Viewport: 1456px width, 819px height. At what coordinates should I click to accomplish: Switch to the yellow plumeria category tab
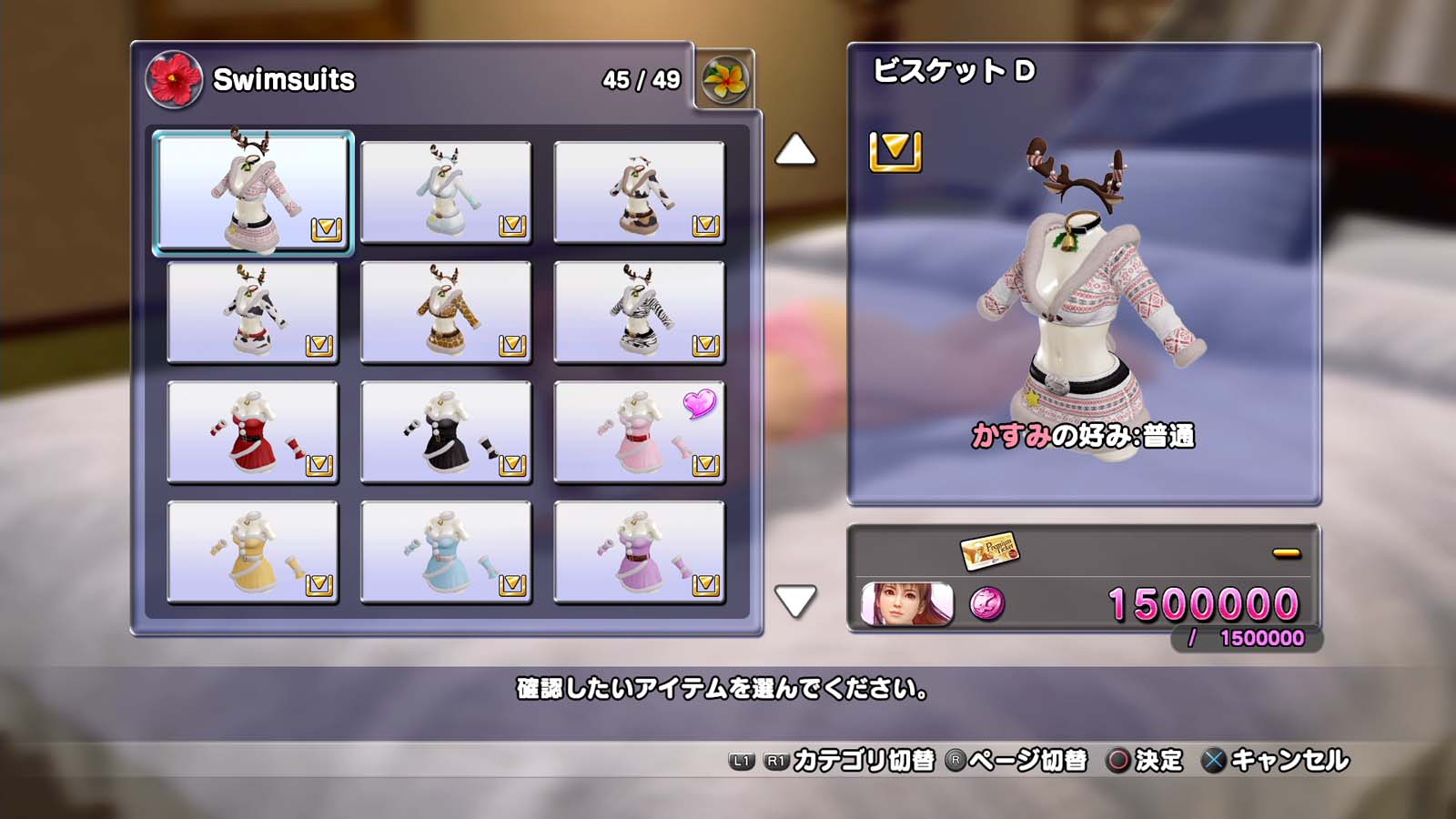coord(725,79)
